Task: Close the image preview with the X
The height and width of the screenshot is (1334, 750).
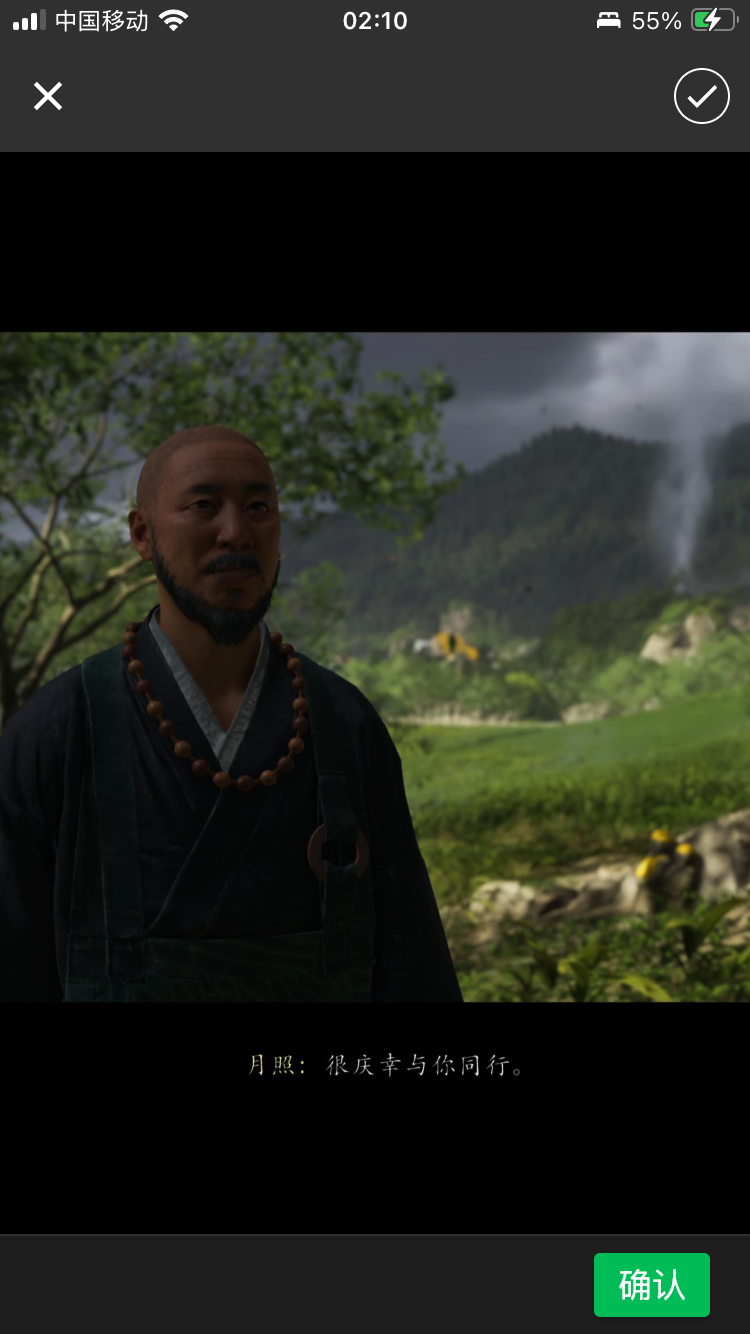Action: [x=48, y=96]
